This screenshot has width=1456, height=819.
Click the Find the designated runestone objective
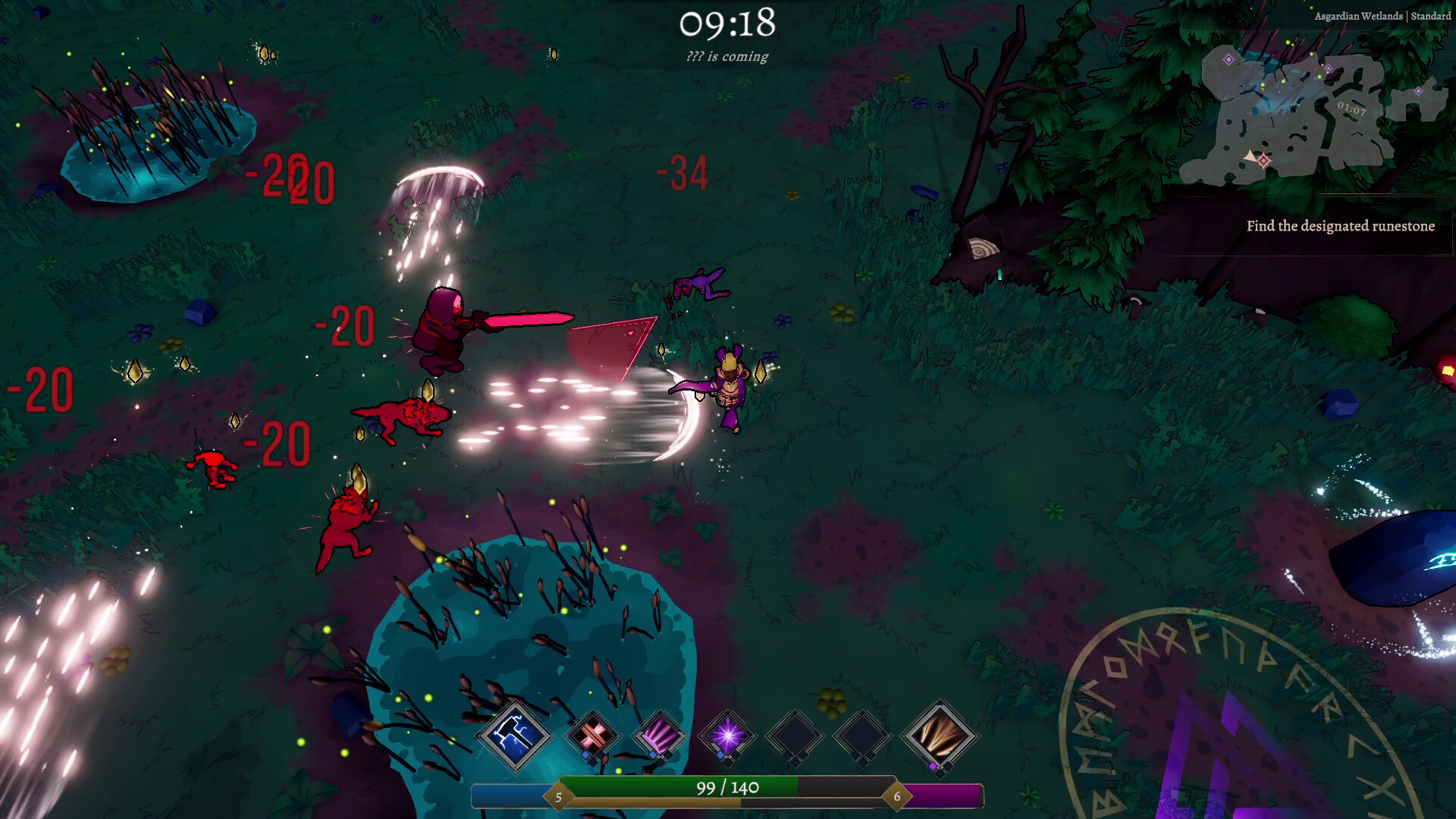[1340, 225]
